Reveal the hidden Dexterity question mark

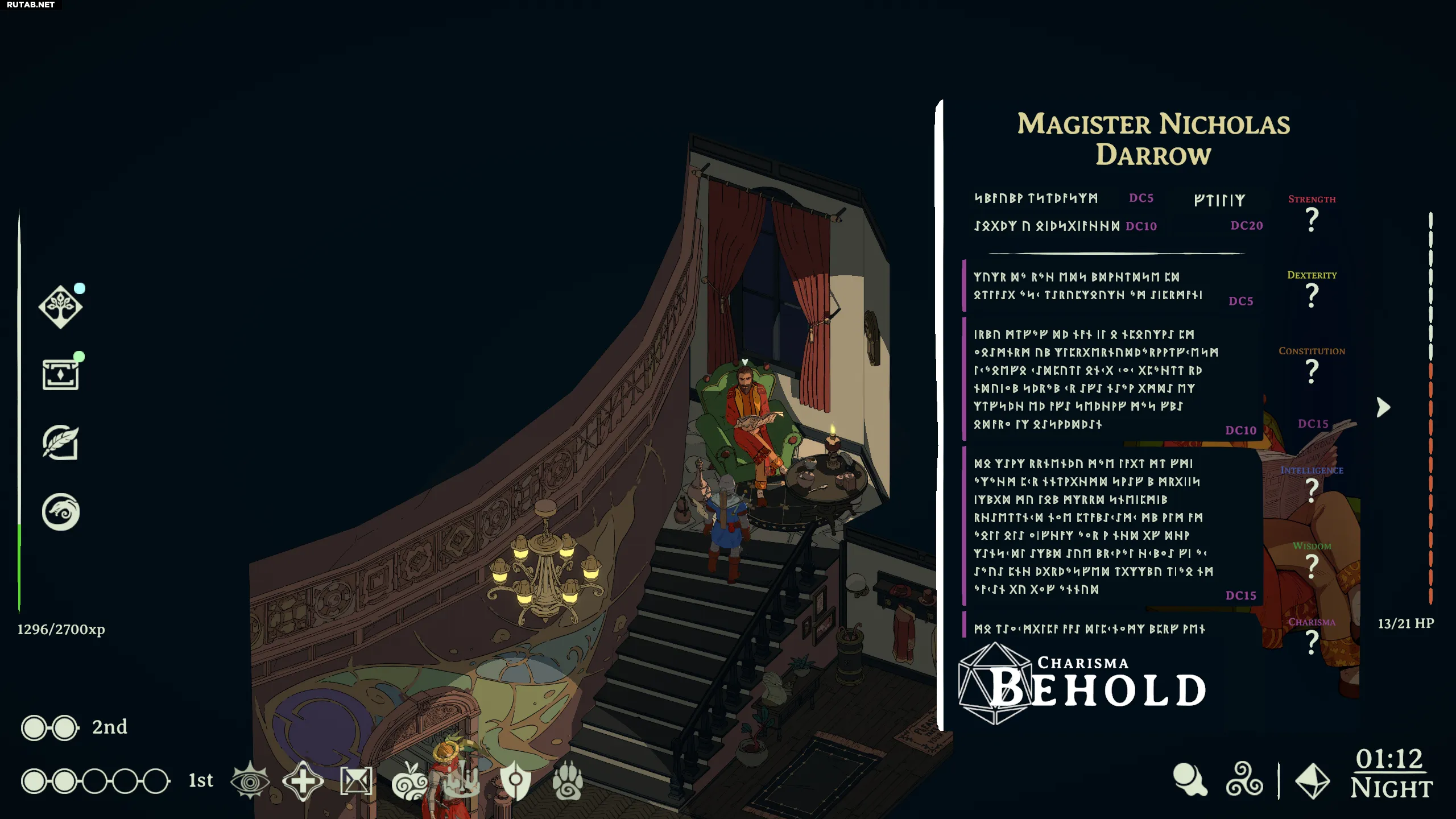[x=1312, y=295]
